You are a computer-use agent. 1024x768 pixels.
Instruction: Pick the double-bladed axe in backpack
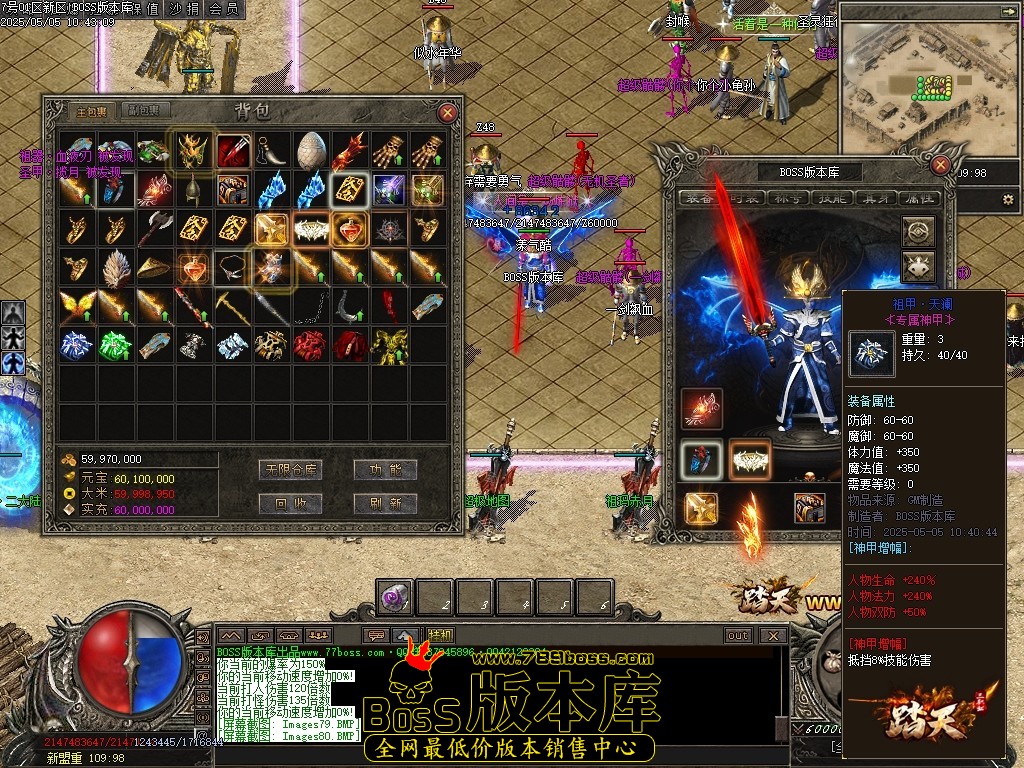(155, 228)
